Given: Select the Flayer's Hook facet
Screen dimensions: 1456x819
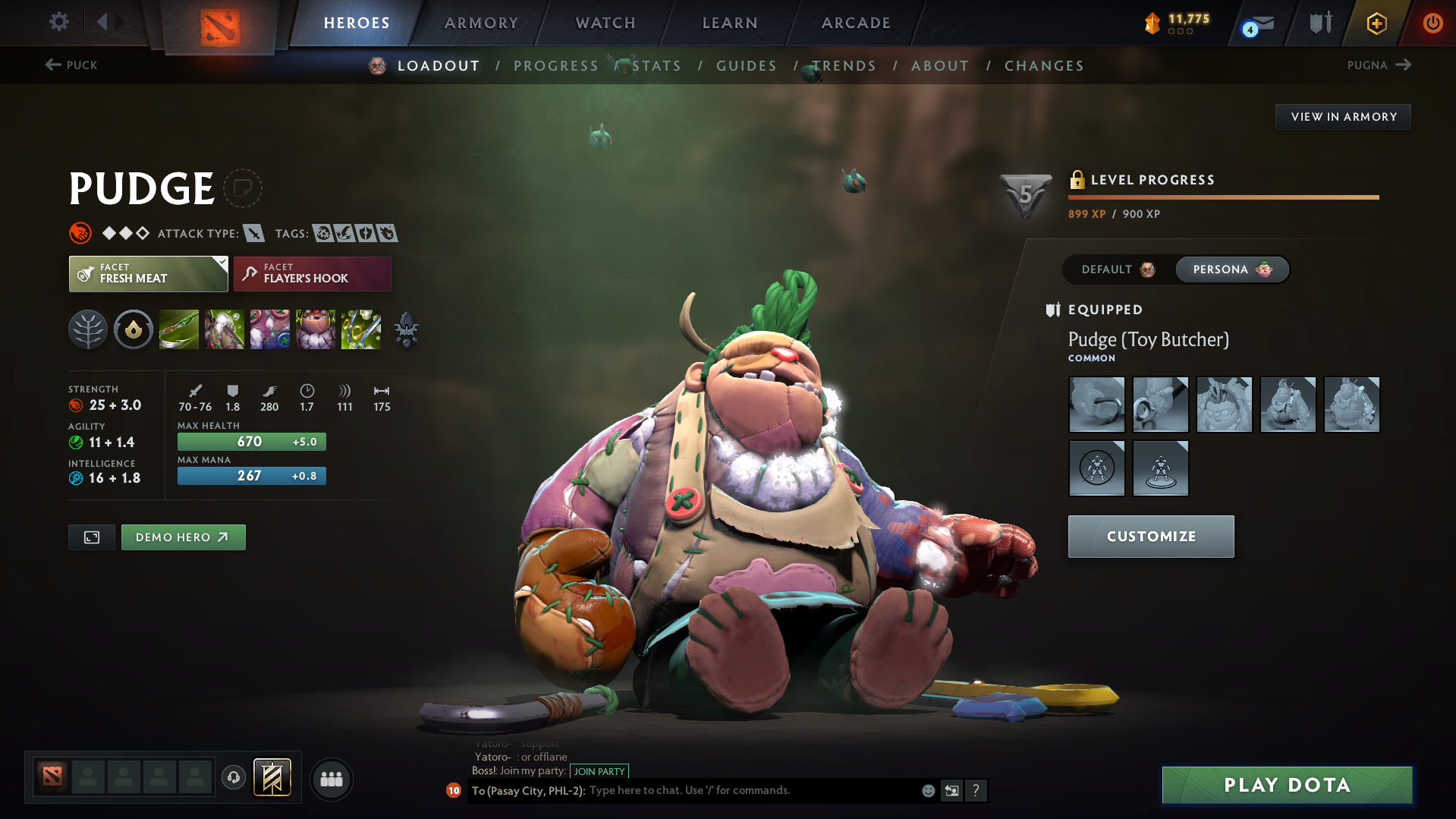Looking at the screenshot, I should pos(312,273).
